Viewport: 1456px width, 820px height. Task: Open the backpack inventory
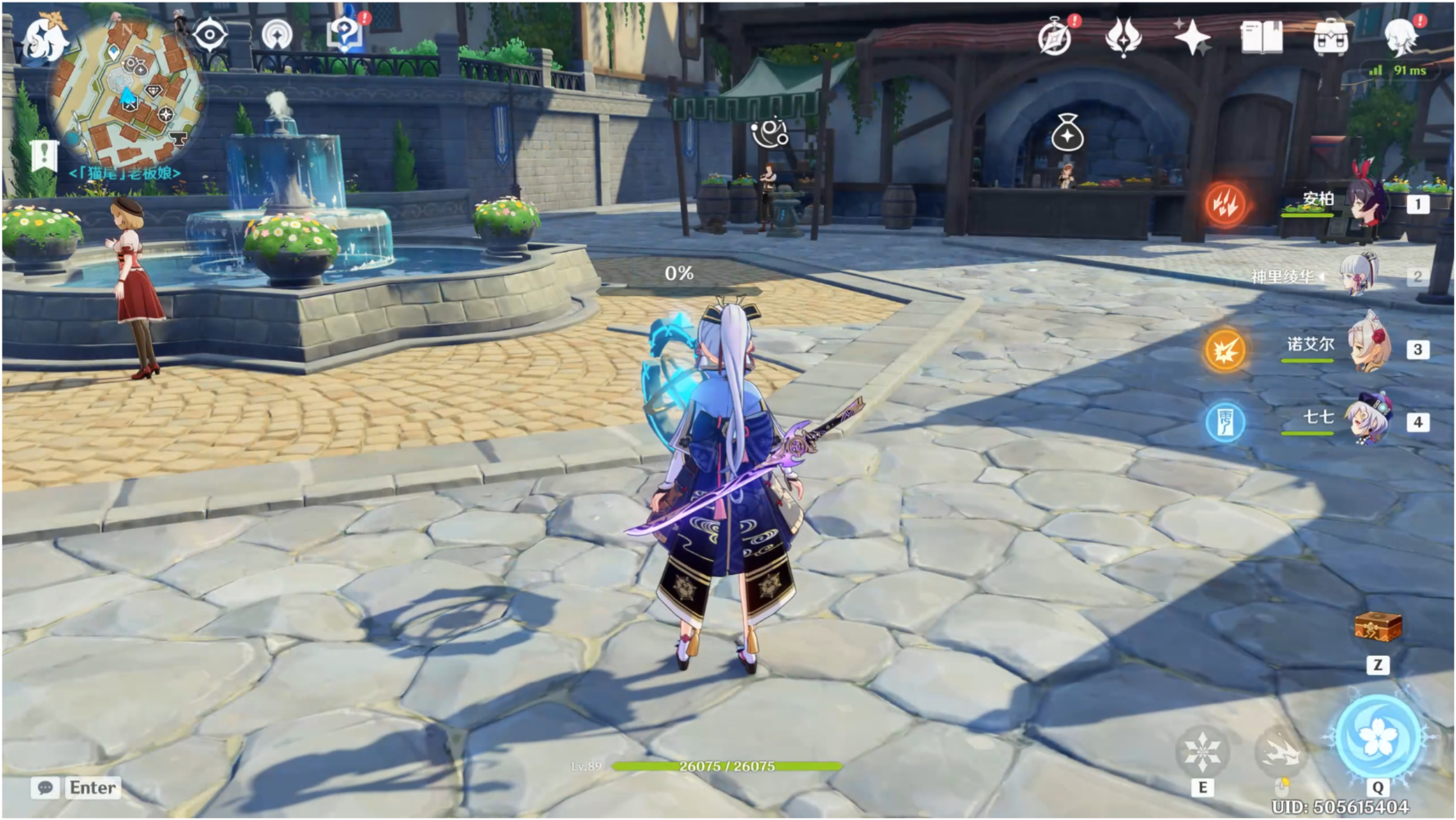[1331, 37]
